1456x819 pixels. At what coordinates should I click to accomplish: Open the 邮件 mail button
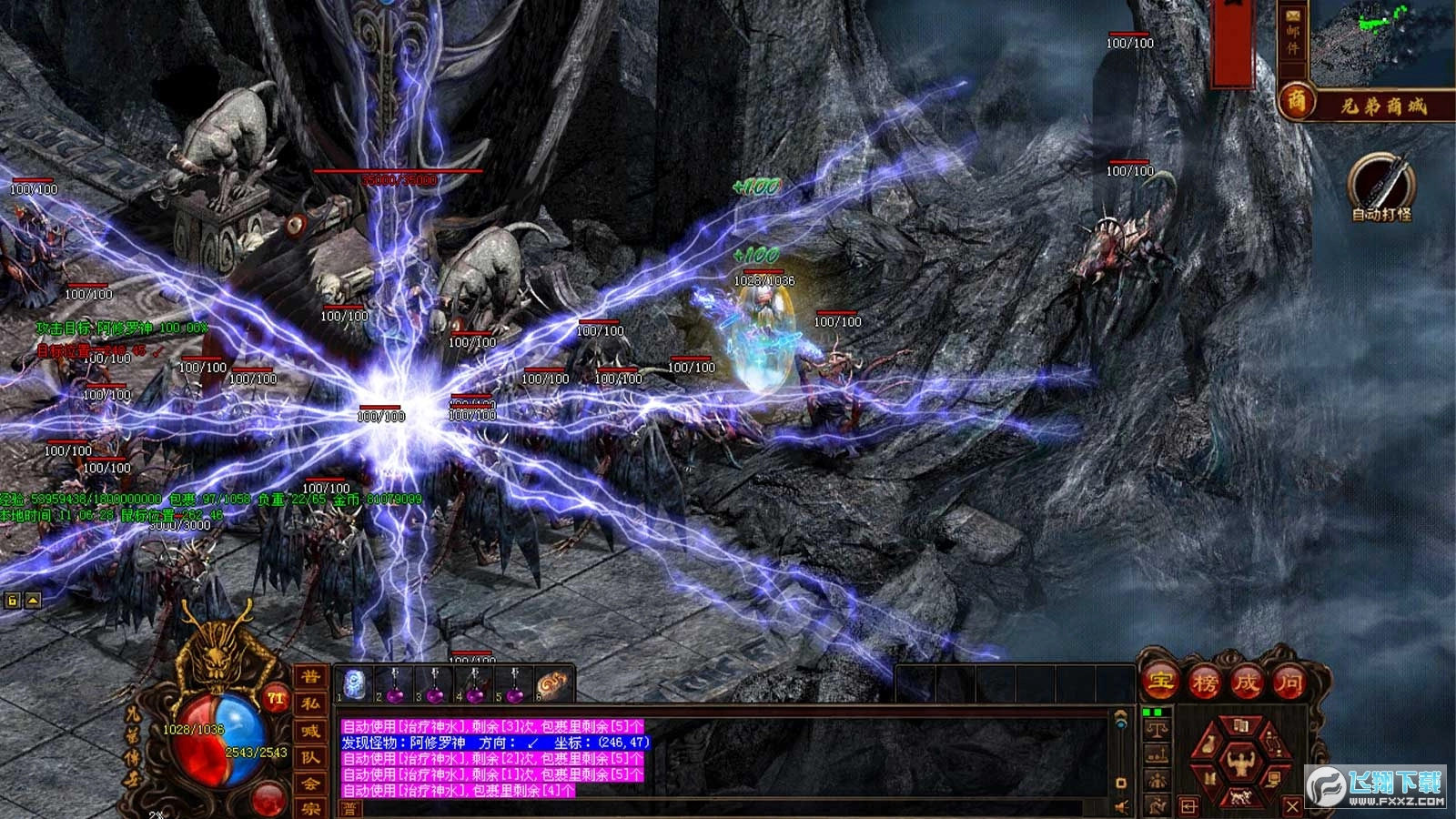click(x=1292, y=32)
